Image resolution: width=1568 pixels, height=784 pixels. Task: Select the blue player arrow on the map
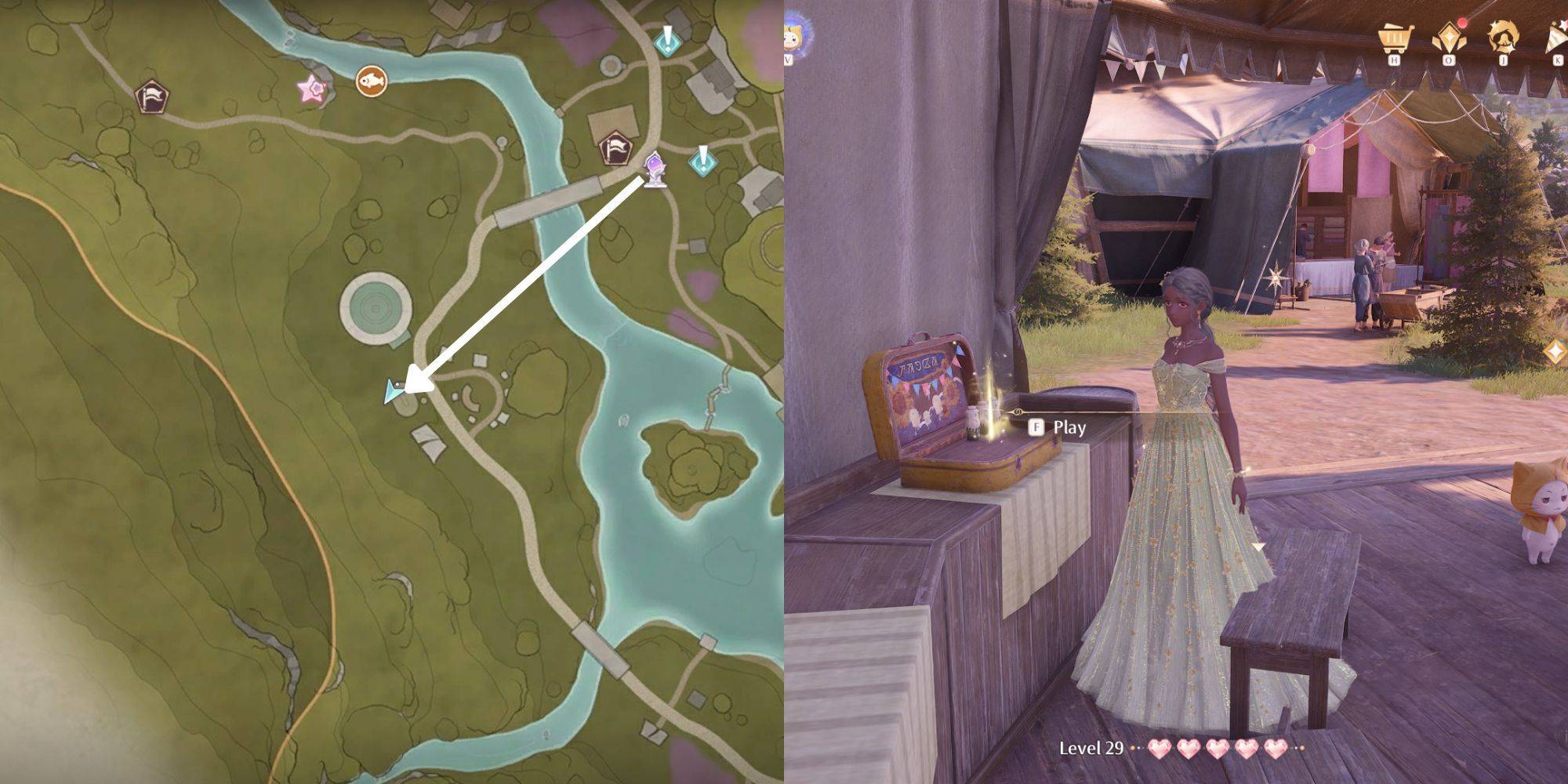(392, 391)
